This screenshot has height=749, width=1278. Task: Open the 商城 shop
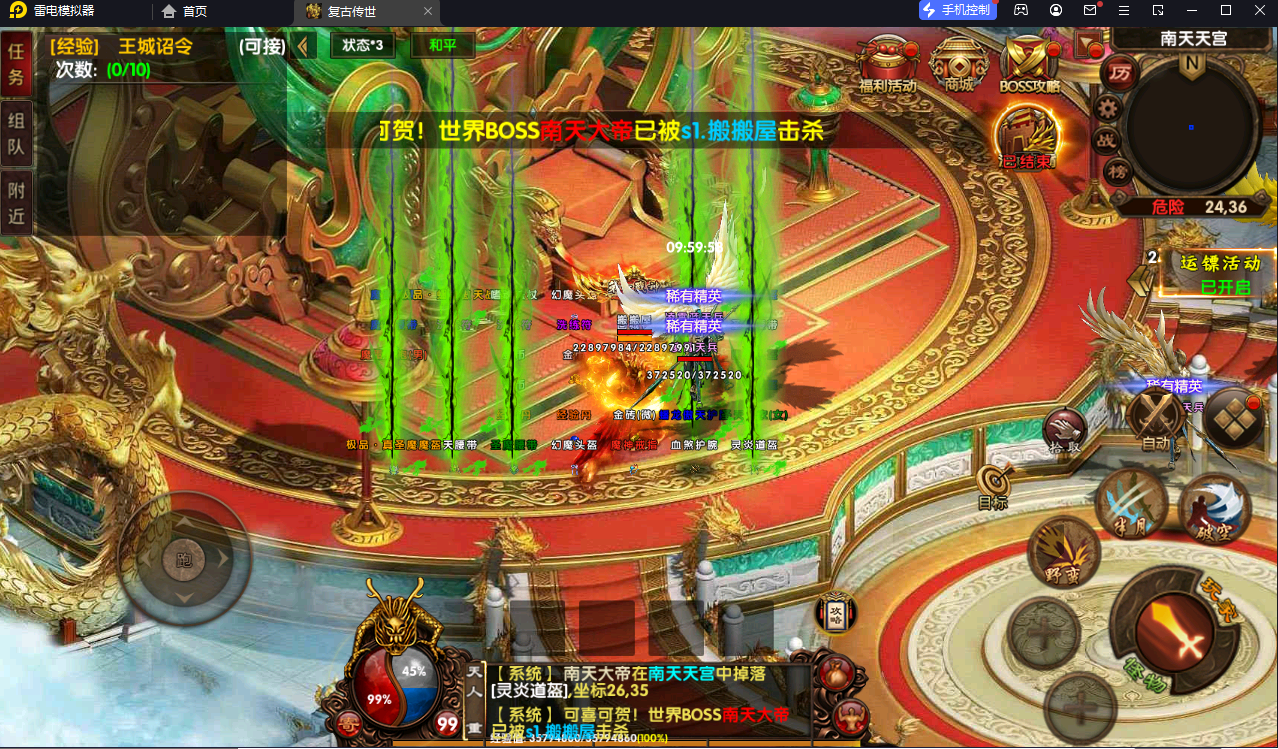[x=958, y=63]
